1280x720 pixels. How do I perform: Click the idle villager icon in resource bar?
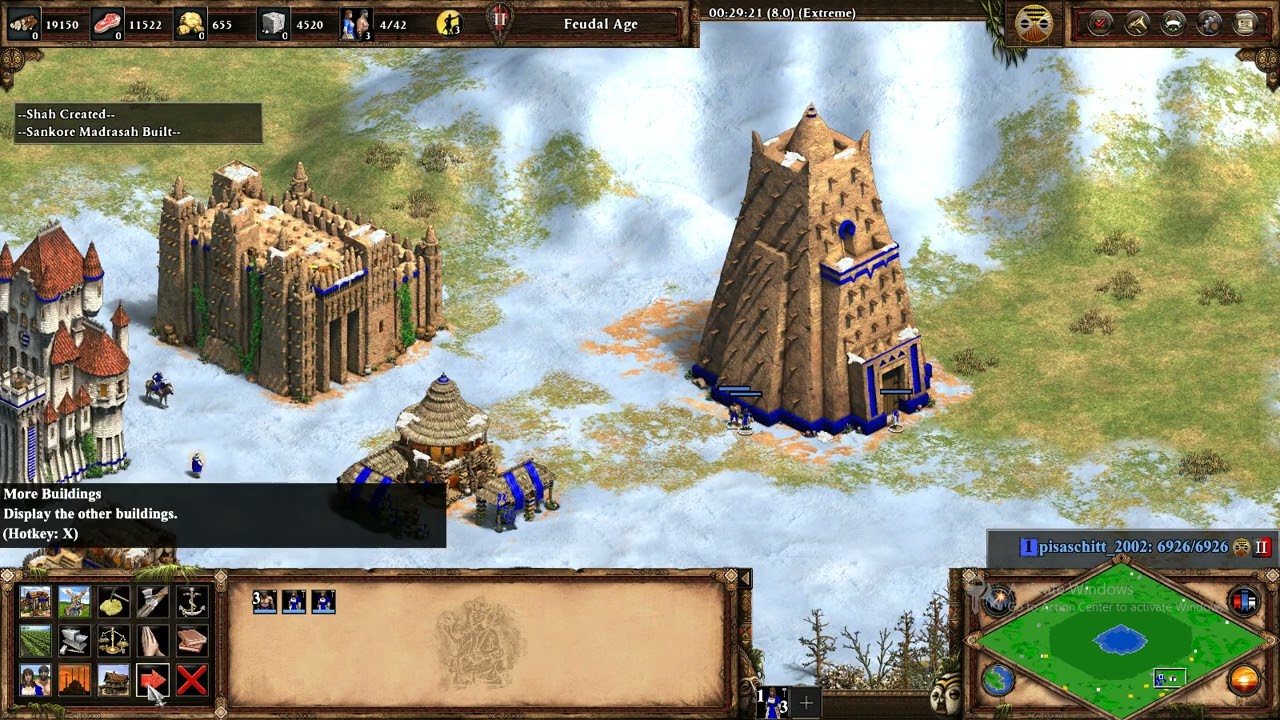(x=449, y=23)
